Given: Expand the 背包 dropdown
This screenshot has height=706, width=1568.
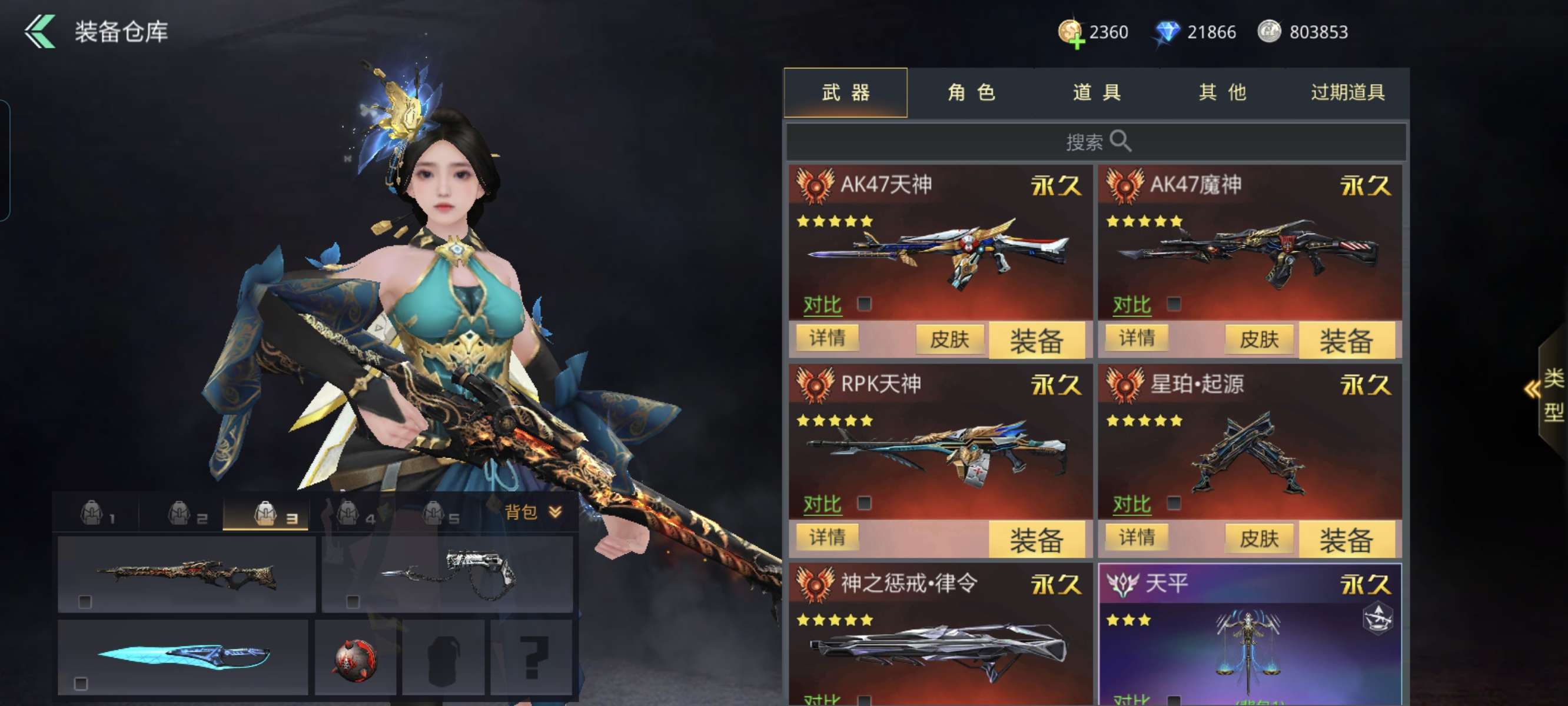Looking at the screenshot, I should (533, 512).
